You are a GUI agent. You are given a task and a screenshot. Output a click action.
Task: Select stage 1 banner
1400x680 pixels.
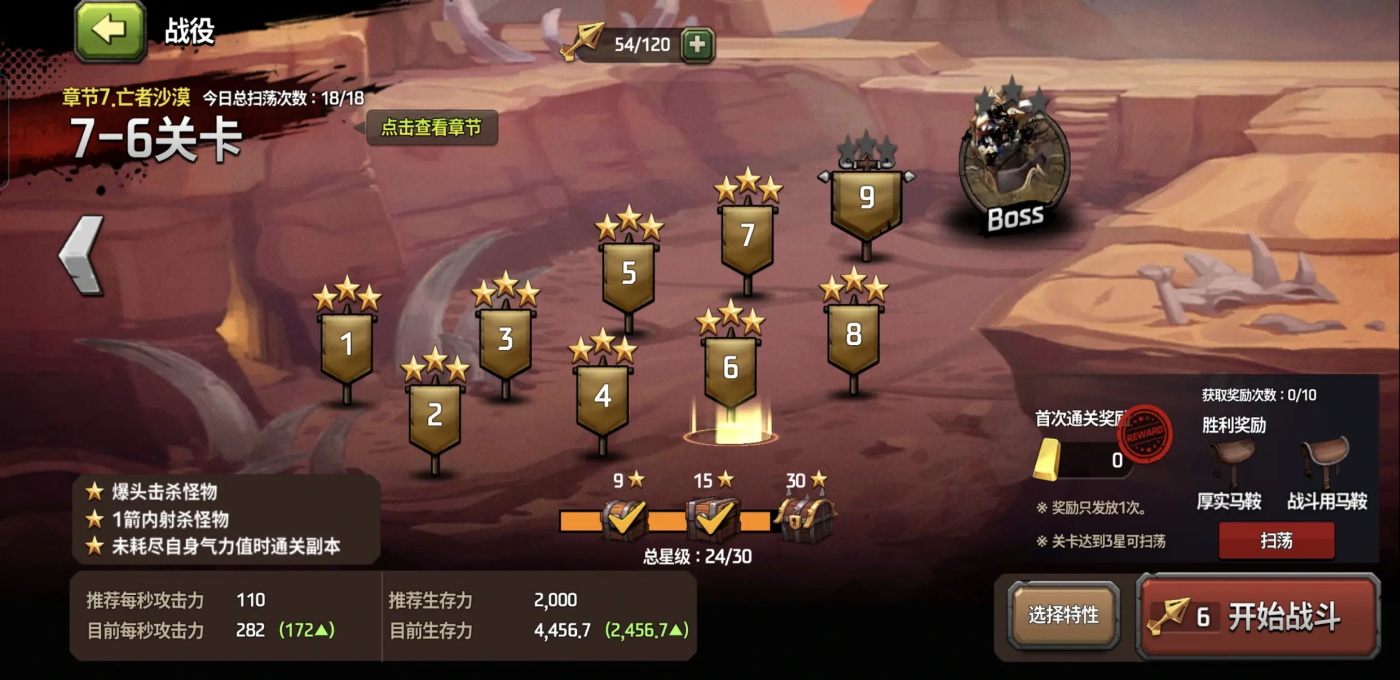tap(346, 346)
